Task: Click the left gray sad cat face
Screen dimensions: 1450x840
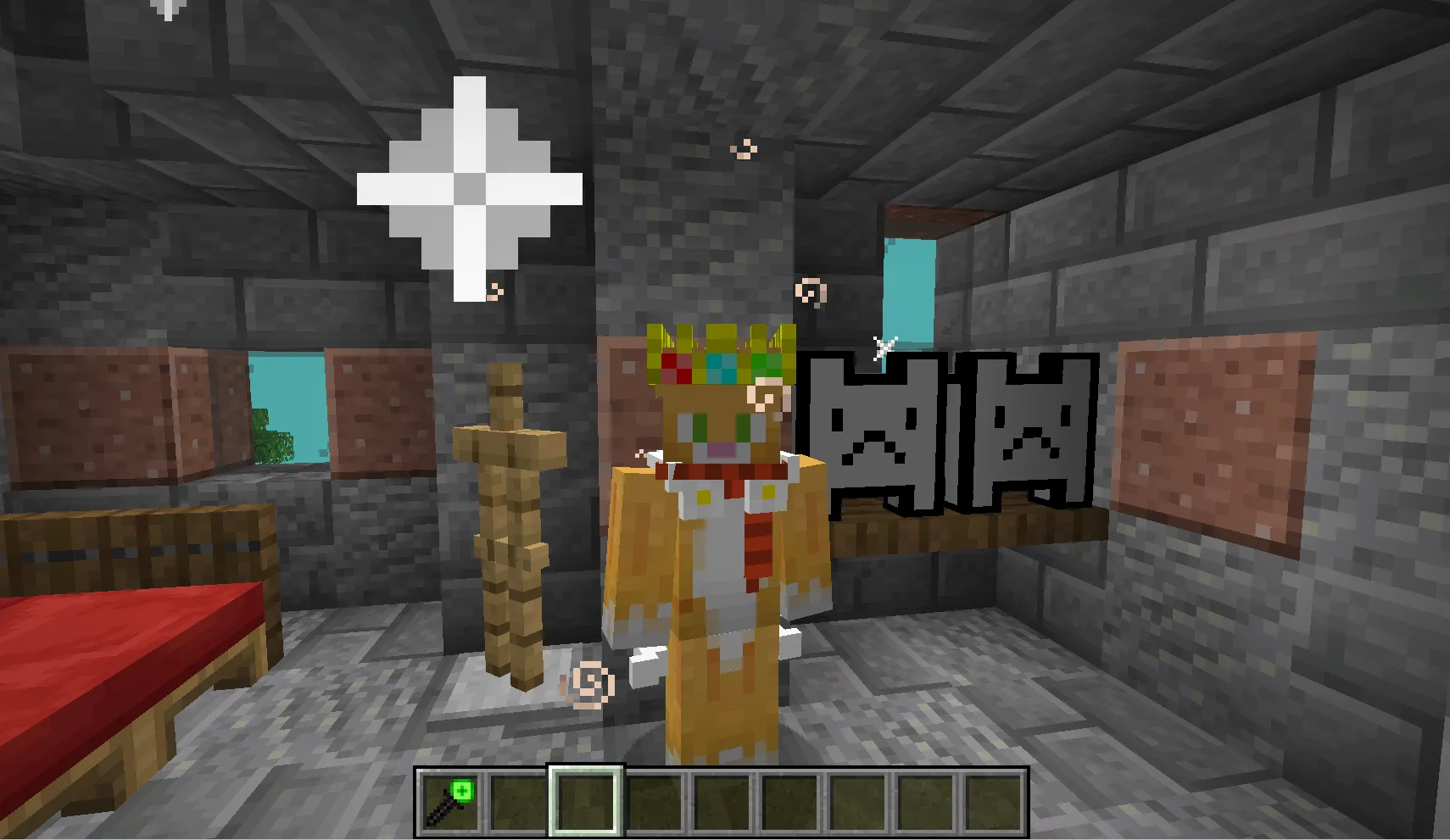Action: pos(873,432)
